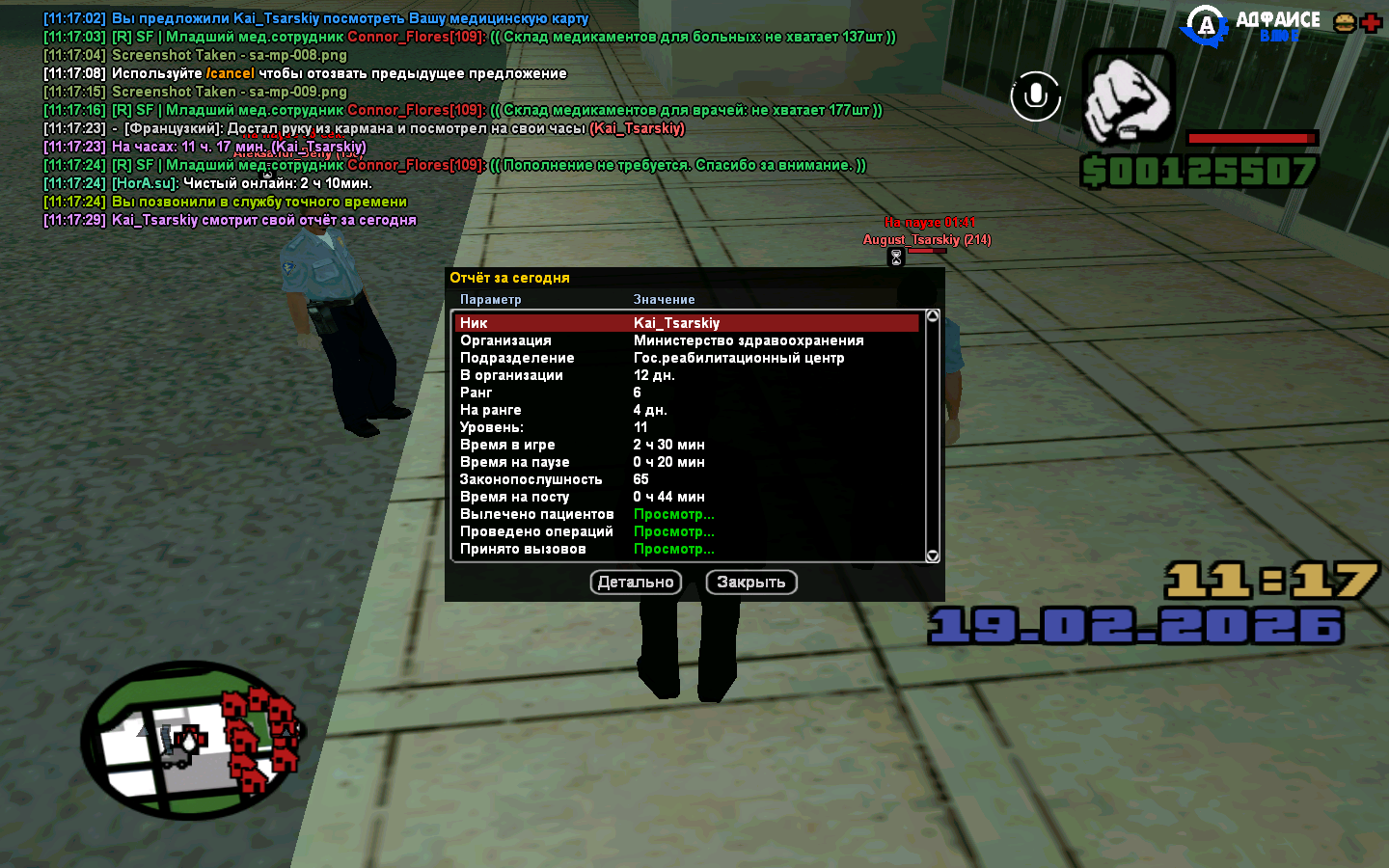Toggle the microphone voice chat icon

(x=1035, y=95)
